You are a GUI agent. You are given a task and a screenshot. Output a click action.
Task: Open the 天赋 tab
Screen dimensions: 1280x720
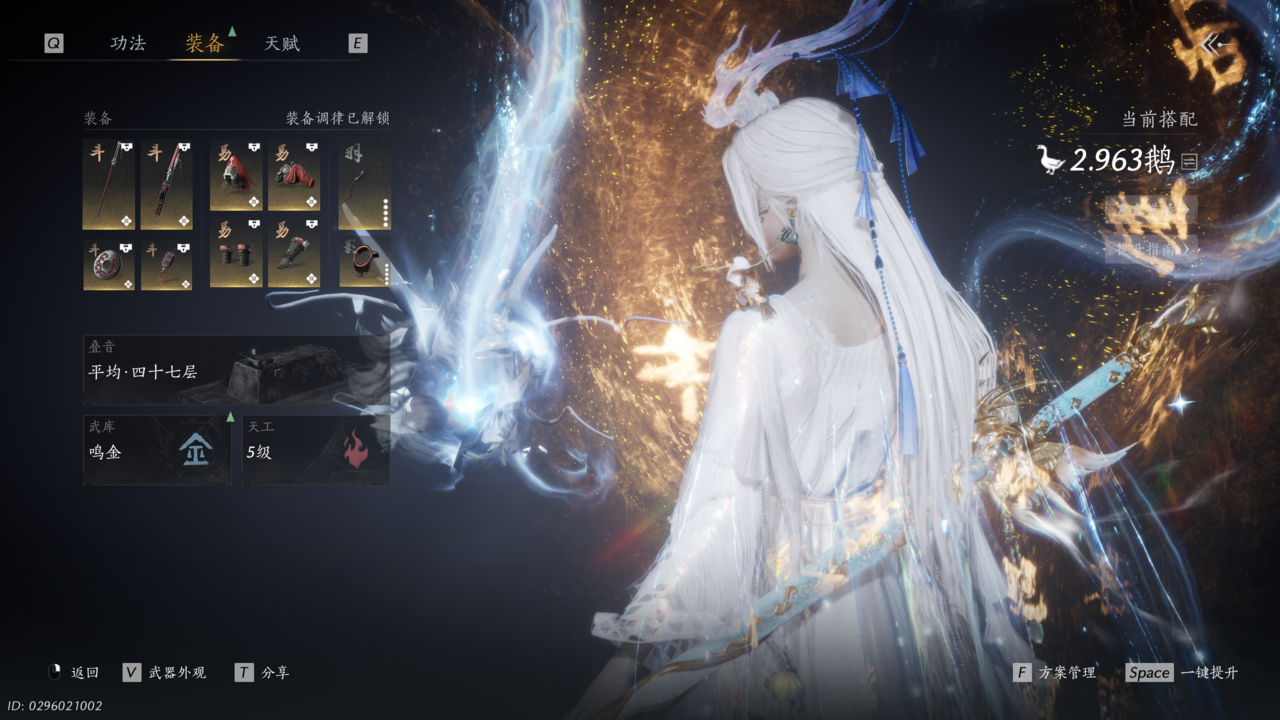pos(282,43)
